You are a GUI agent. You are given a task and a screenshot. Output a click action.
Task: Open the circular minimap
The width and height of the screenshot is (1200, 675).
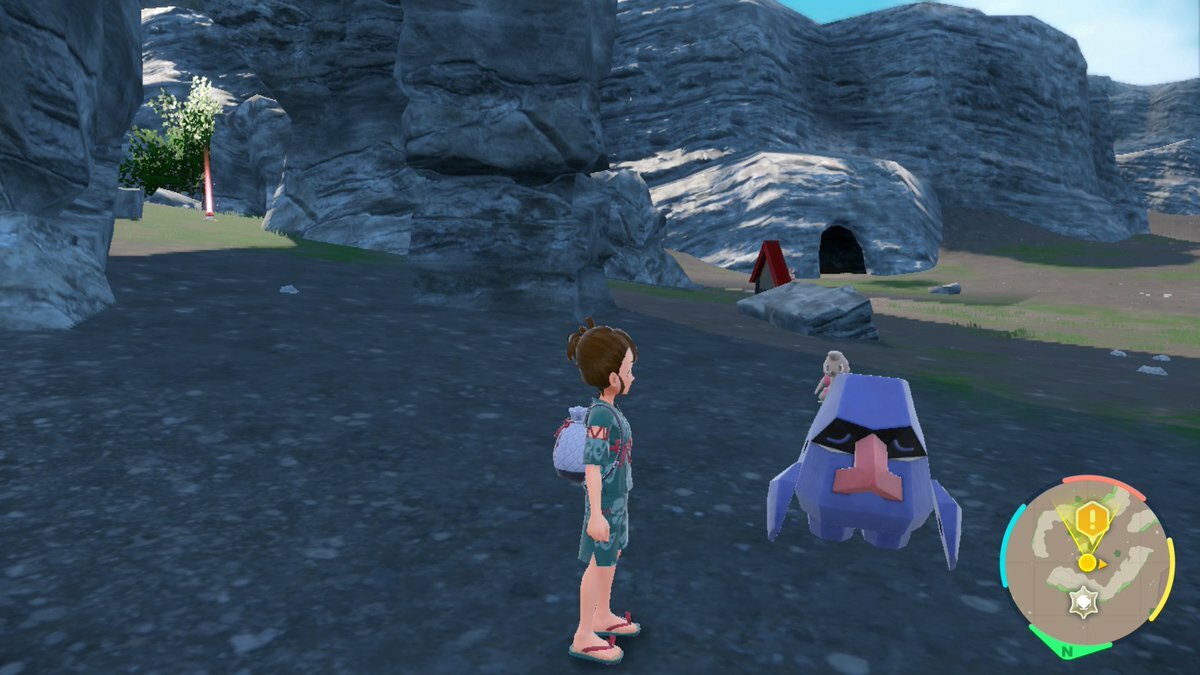pos(1087,565)
